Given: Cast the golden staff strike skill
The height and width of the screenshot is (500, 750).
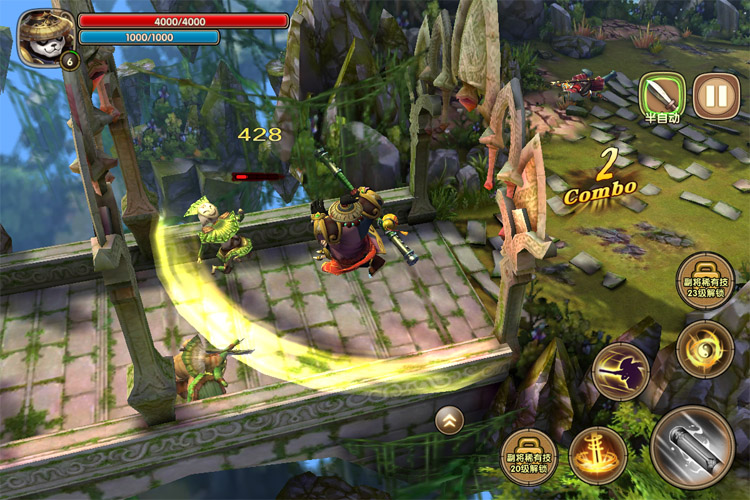Looking at the screenshot, I should (x=620, y=371).
